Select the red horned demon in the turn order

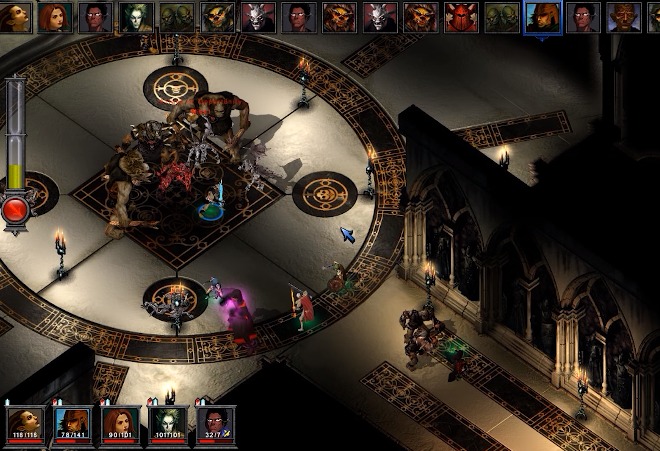pyautogui.click(x=461, y=17)
